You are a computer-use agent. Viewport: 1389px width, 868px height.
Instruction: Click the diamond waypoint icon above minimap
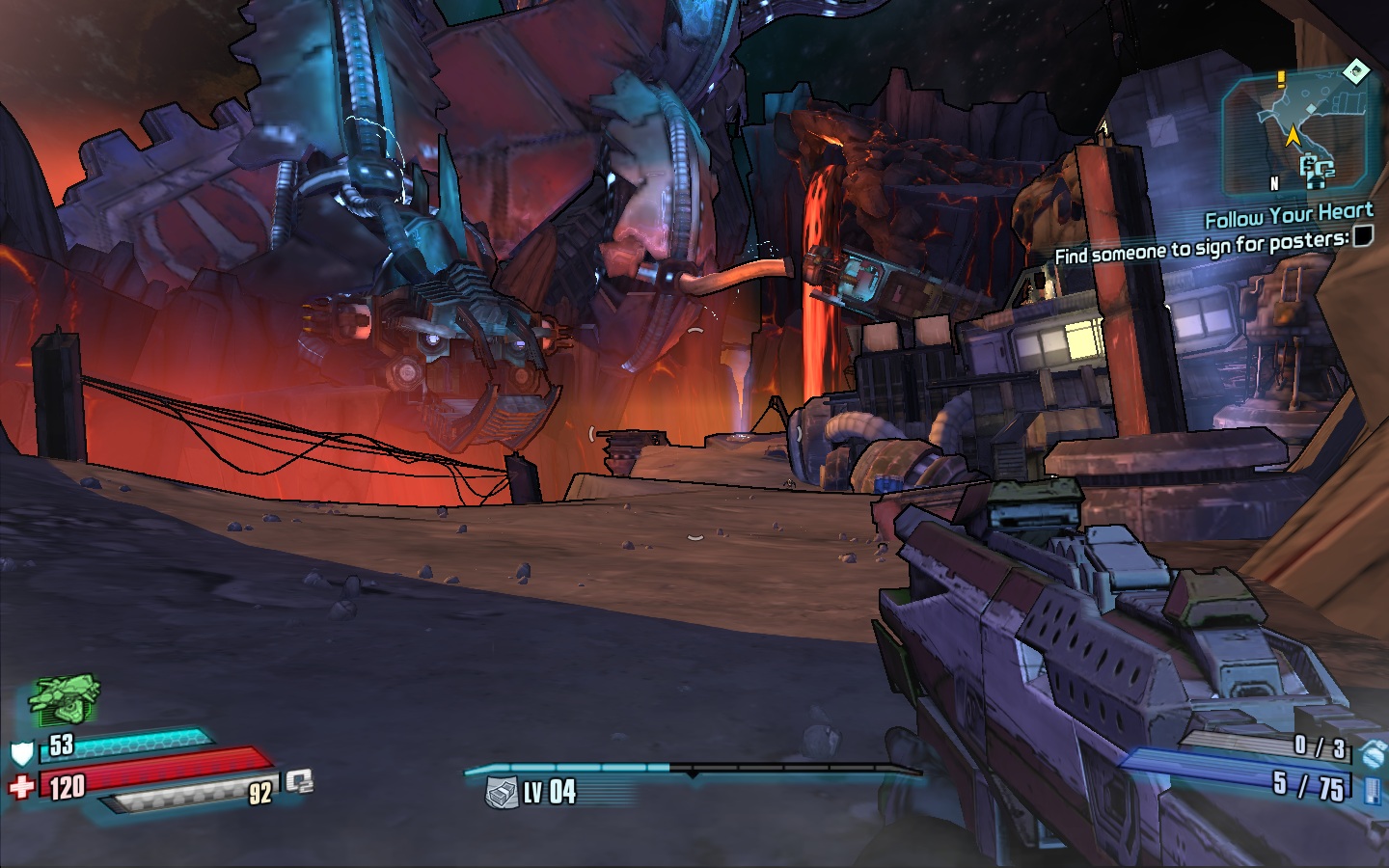(x=1355, y=69)
